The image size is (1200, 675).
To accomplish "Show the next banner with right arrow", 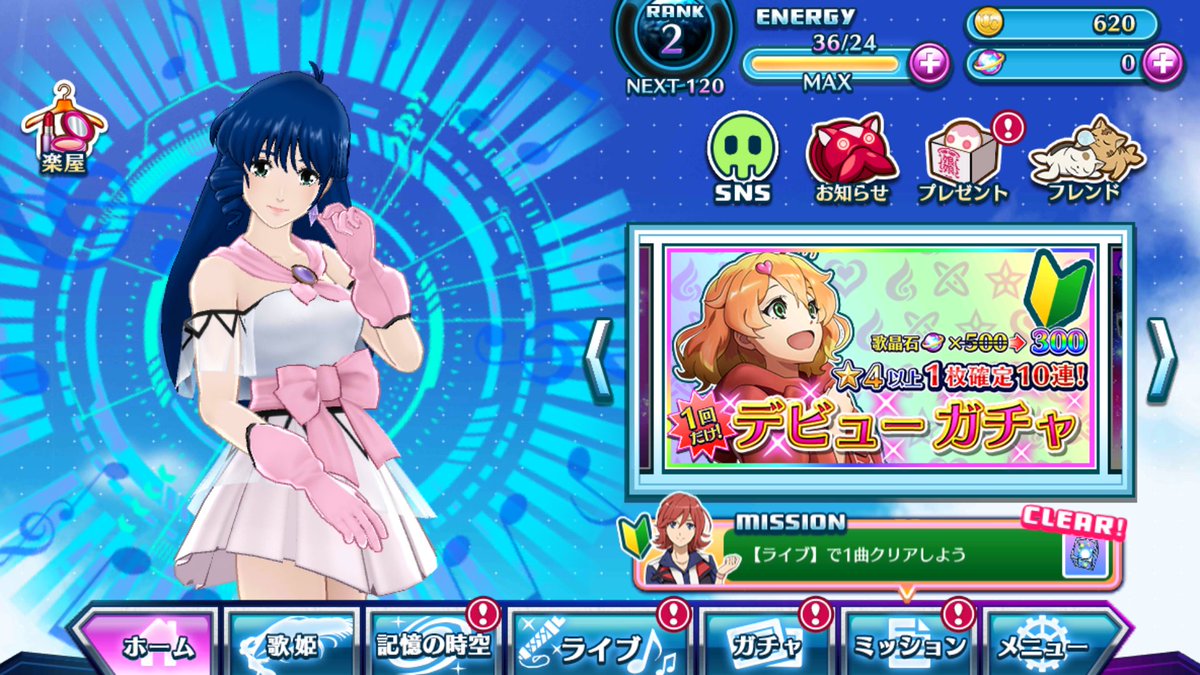I will pyautogui.click(x=1161, y=360).
